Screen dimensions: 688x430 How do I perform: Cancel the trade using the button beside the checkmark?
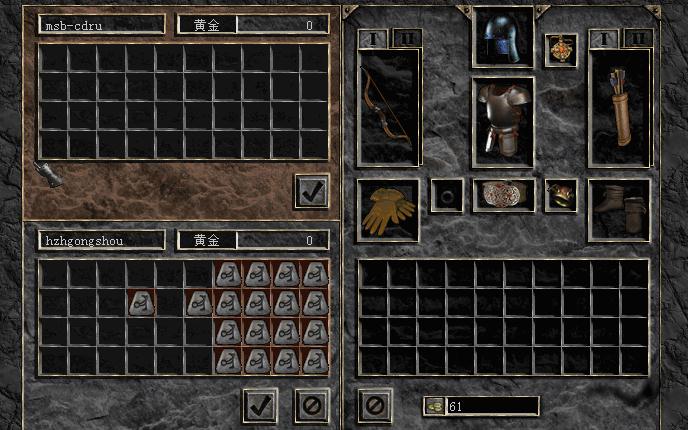pyautogui.click(x=312, y=405)
